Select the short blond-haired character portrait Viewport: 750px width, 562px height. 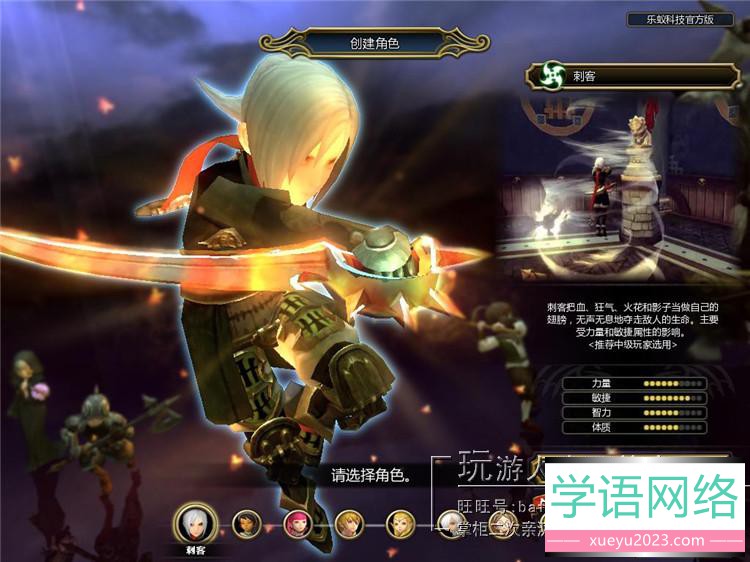[x=348, y=522]
